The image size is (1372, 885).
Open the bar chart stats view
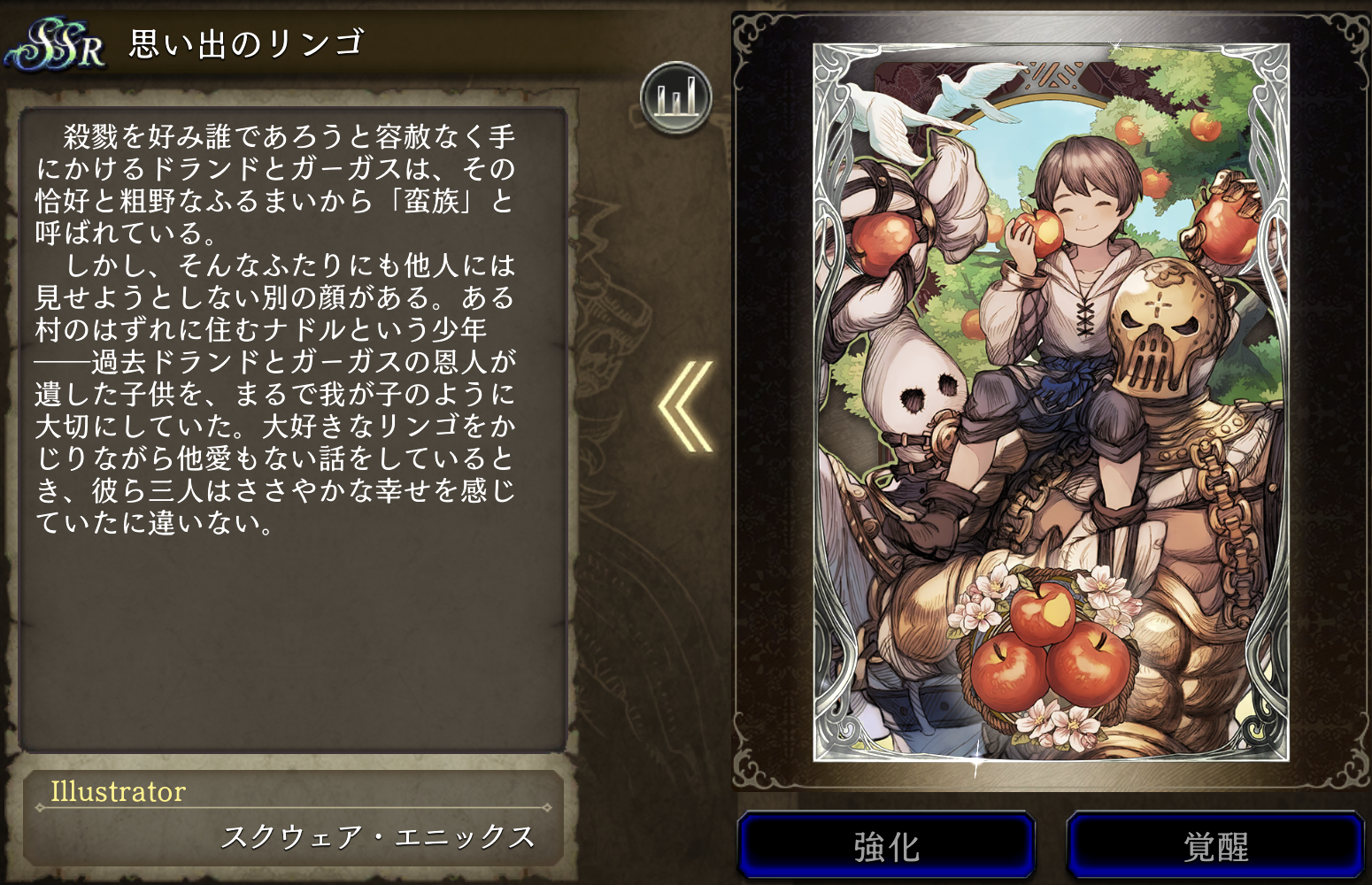pos(676,97)
